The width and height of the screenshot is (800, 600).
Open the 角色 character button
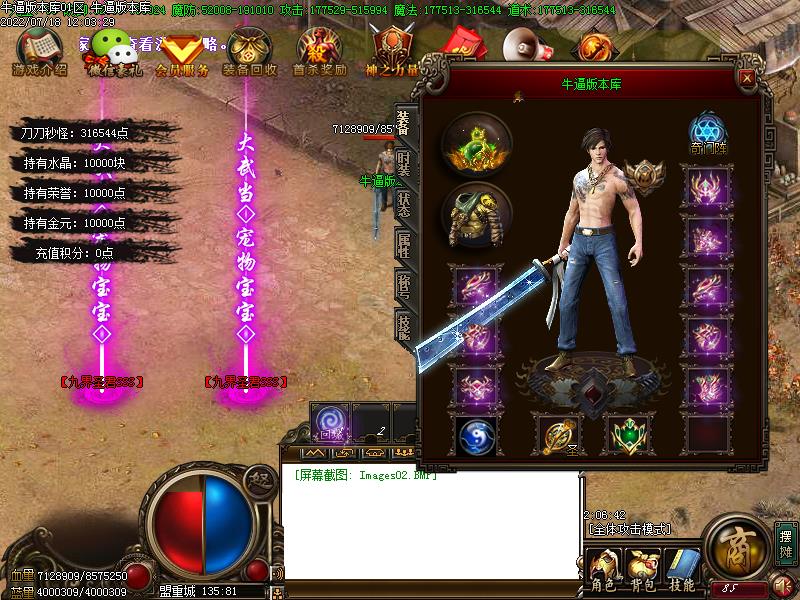(606, 570)
